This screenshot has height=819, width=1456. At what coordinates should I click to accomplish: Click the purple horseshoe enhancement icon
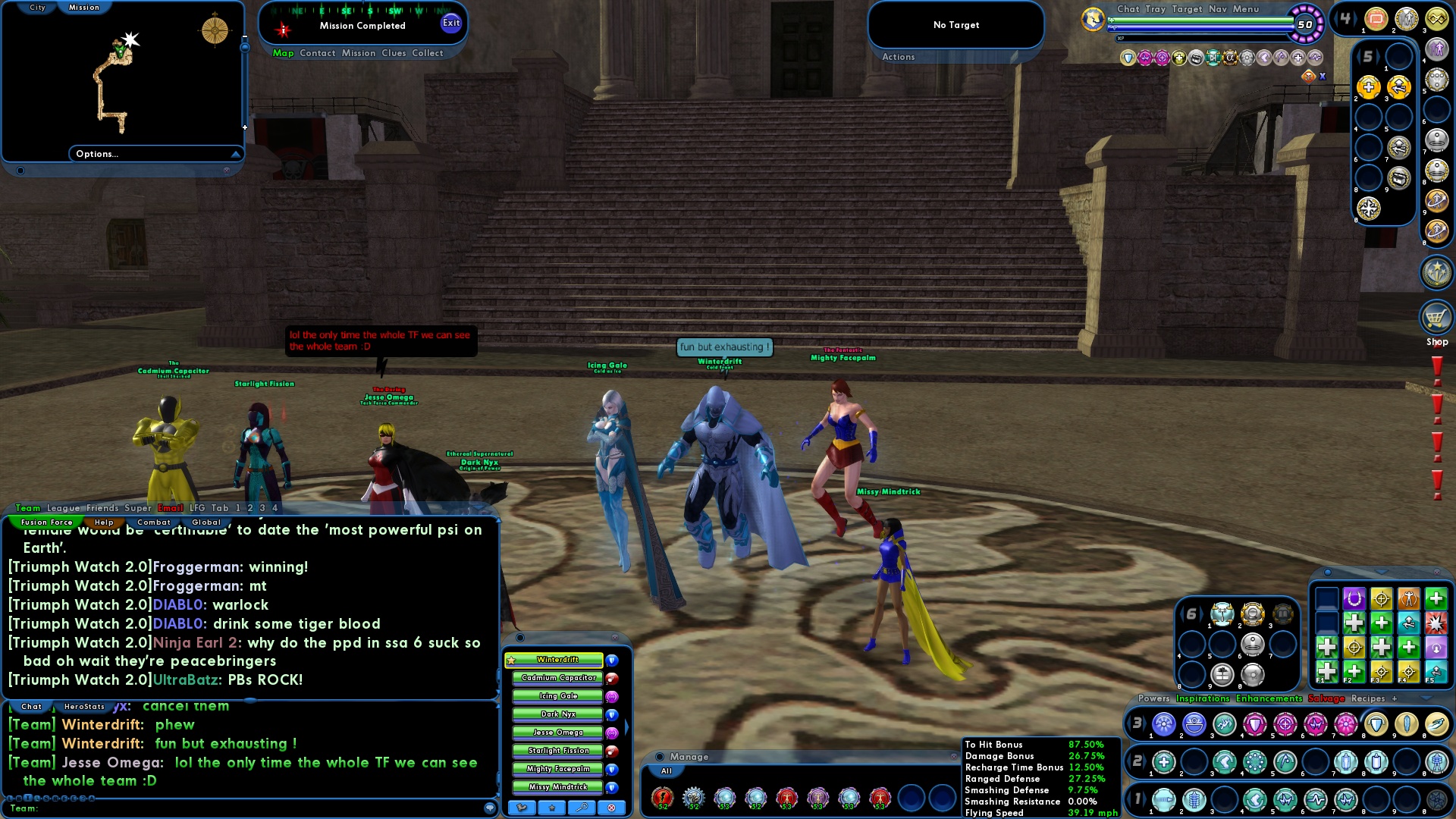[1354, 598]
